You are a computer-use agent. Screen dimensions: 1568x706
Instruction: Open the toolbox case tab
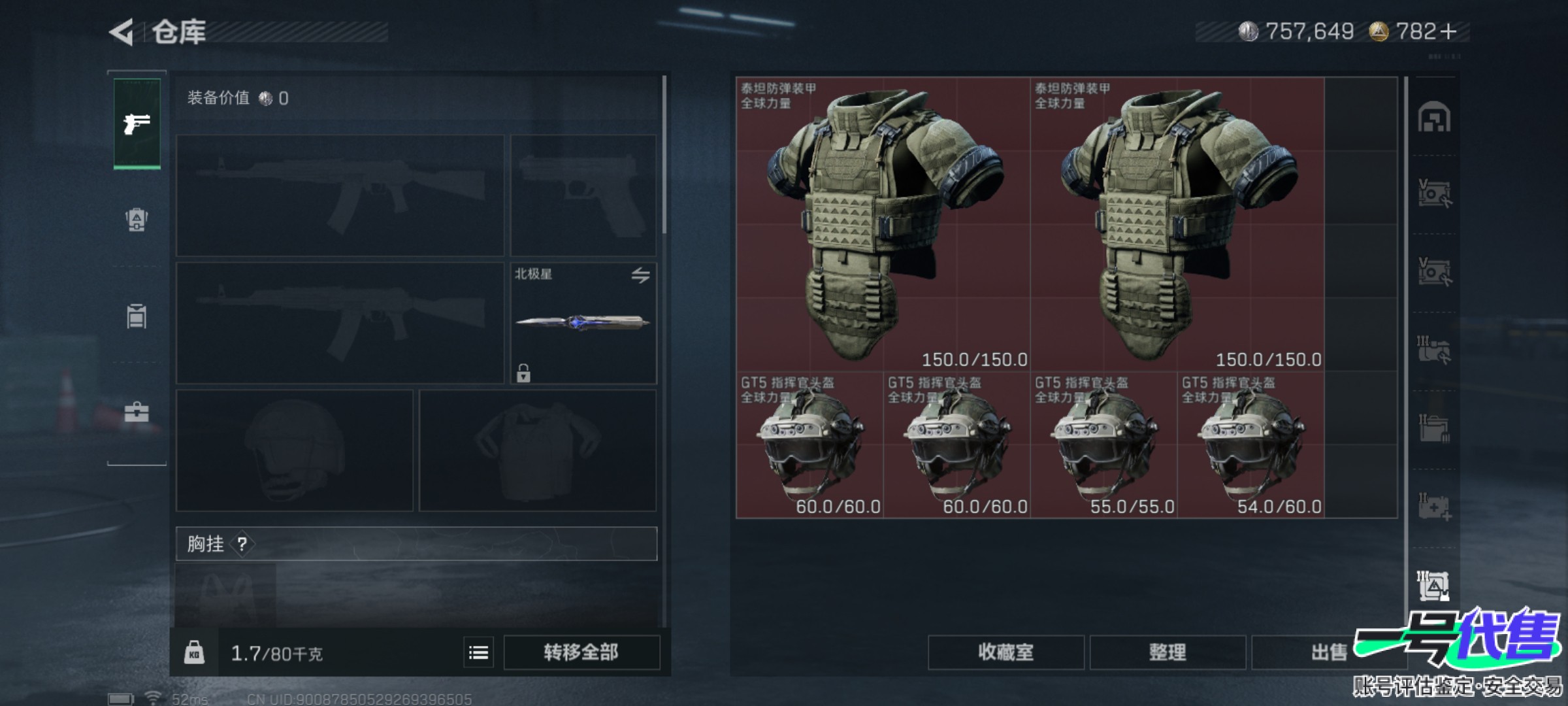137,412
